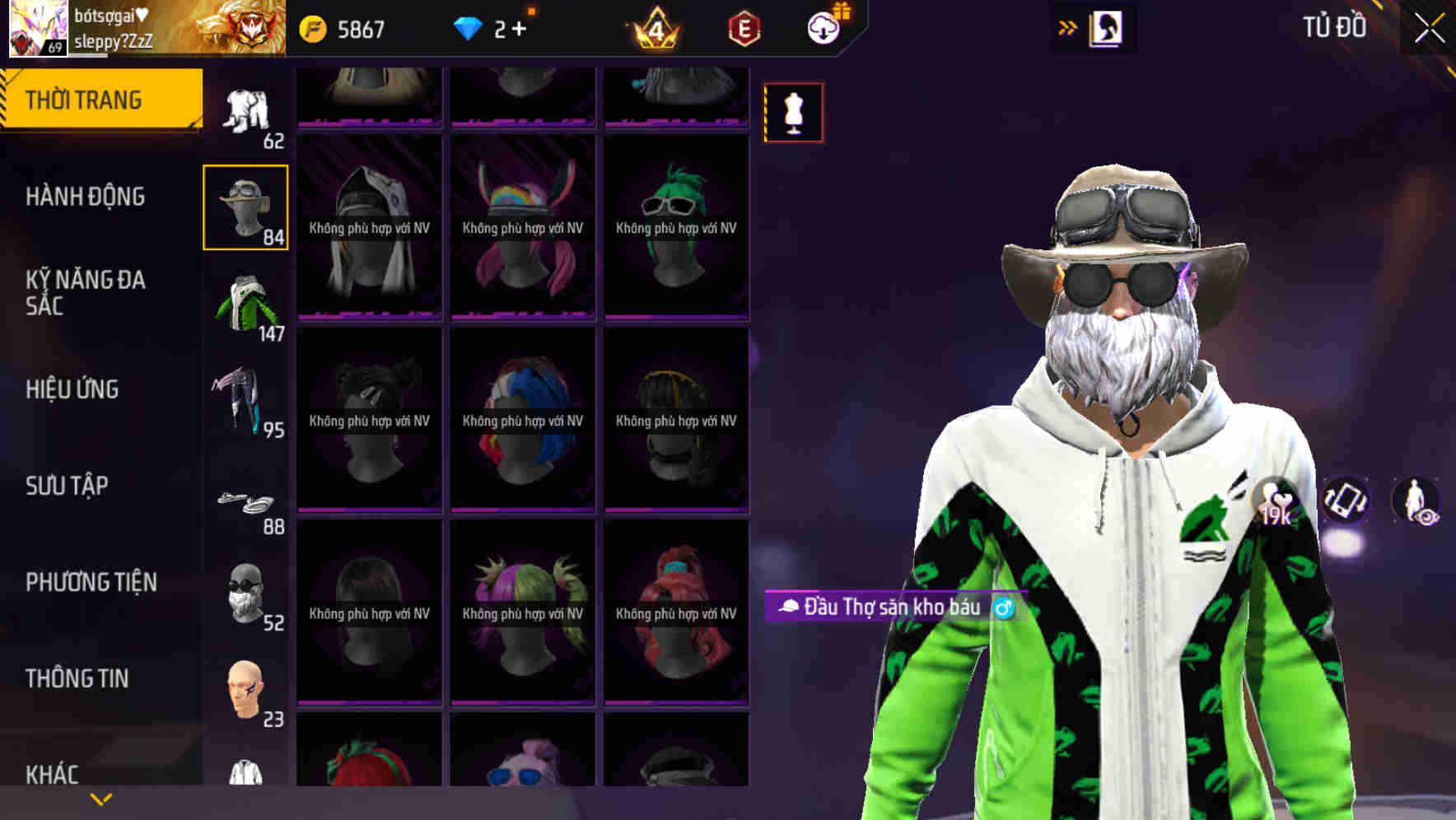
Task: Open the cloud download gift icon
Action: pyautogui.click(x=823, y=27)
